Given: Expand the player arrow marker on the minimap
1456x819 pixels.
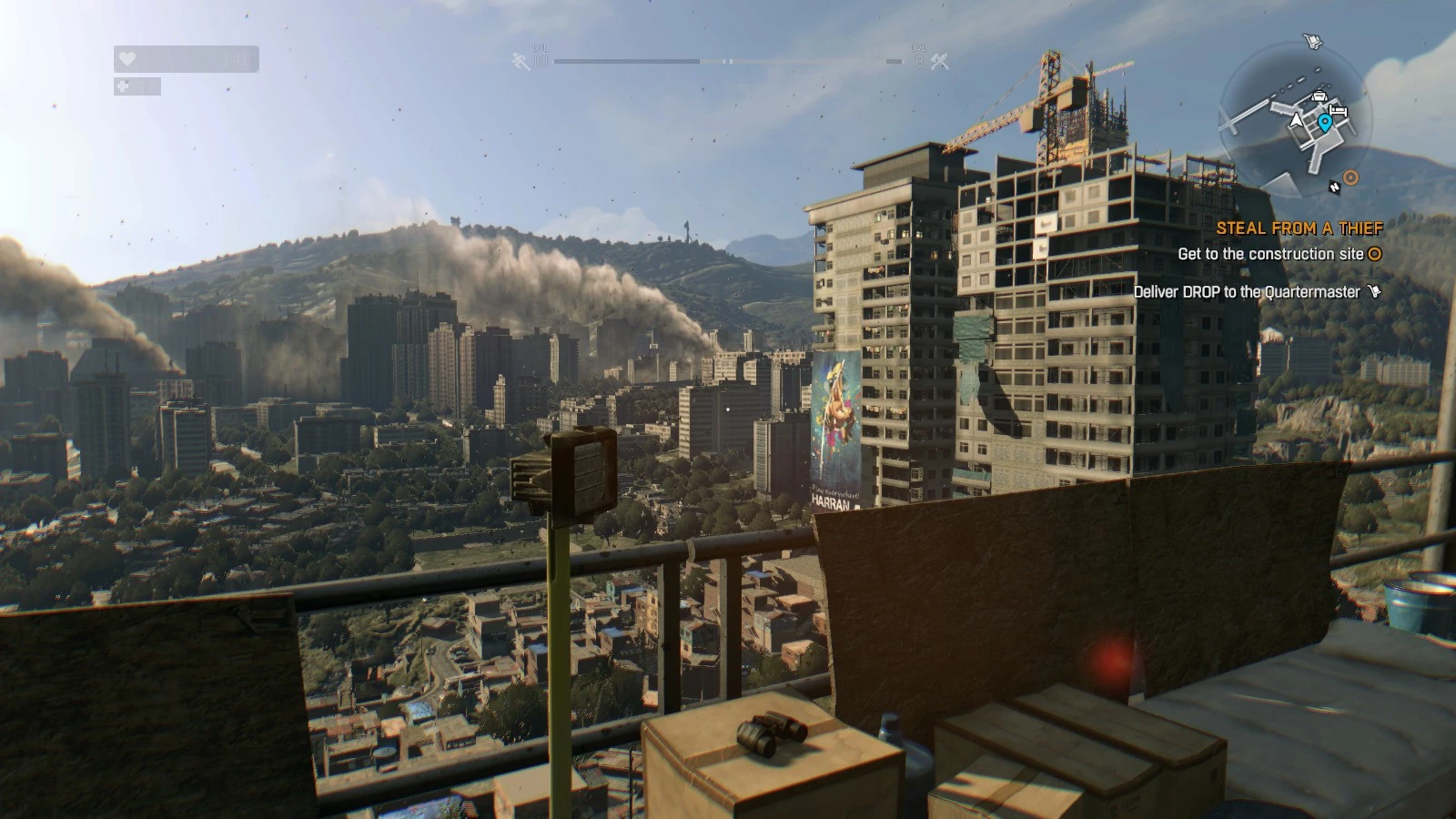Looking at the screenshot, I should click(1296, 121).
